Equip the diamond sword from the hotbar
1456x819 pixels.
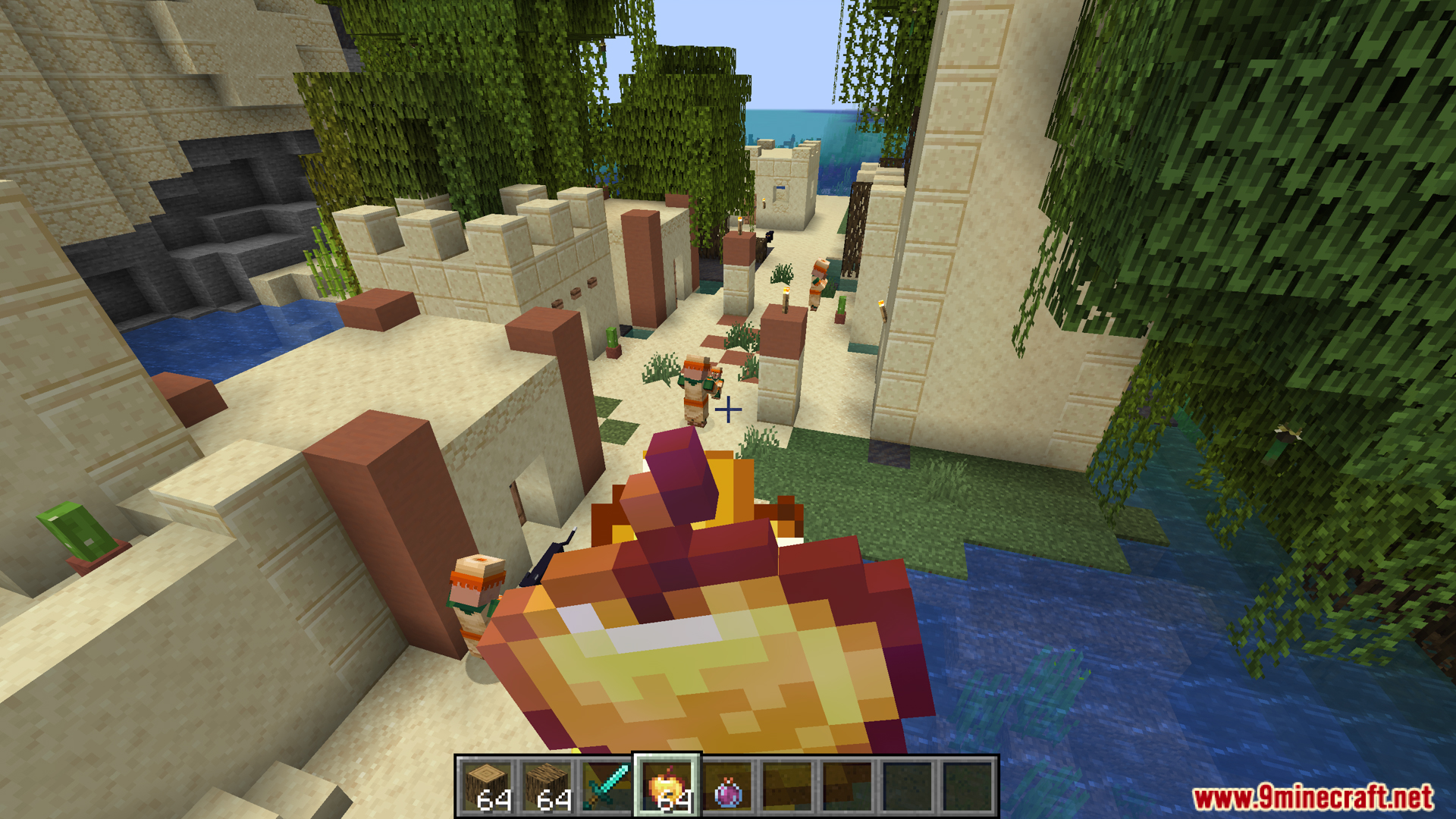coord(607,786)
